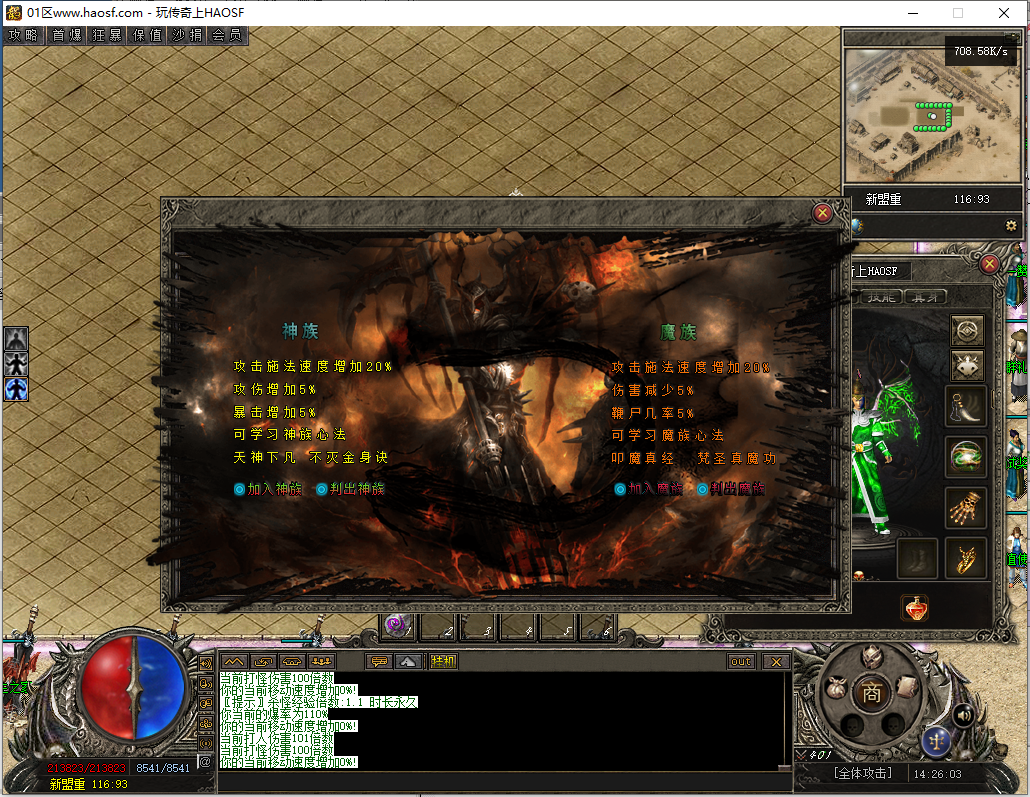Click the 挂机 auto-play button
The height and width of the screenshot is (797, 1030).
[443, 661]
